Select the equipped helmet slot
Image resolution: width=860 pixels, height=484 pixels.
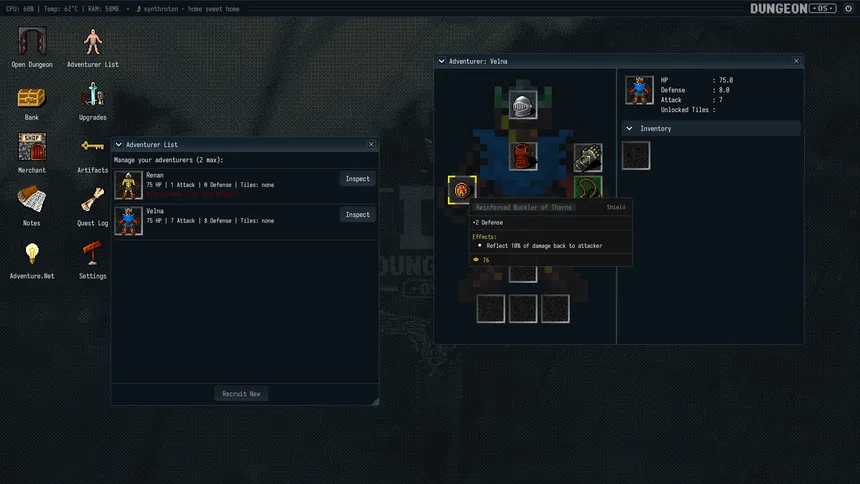pyautogui.click(x=523, y=105)
